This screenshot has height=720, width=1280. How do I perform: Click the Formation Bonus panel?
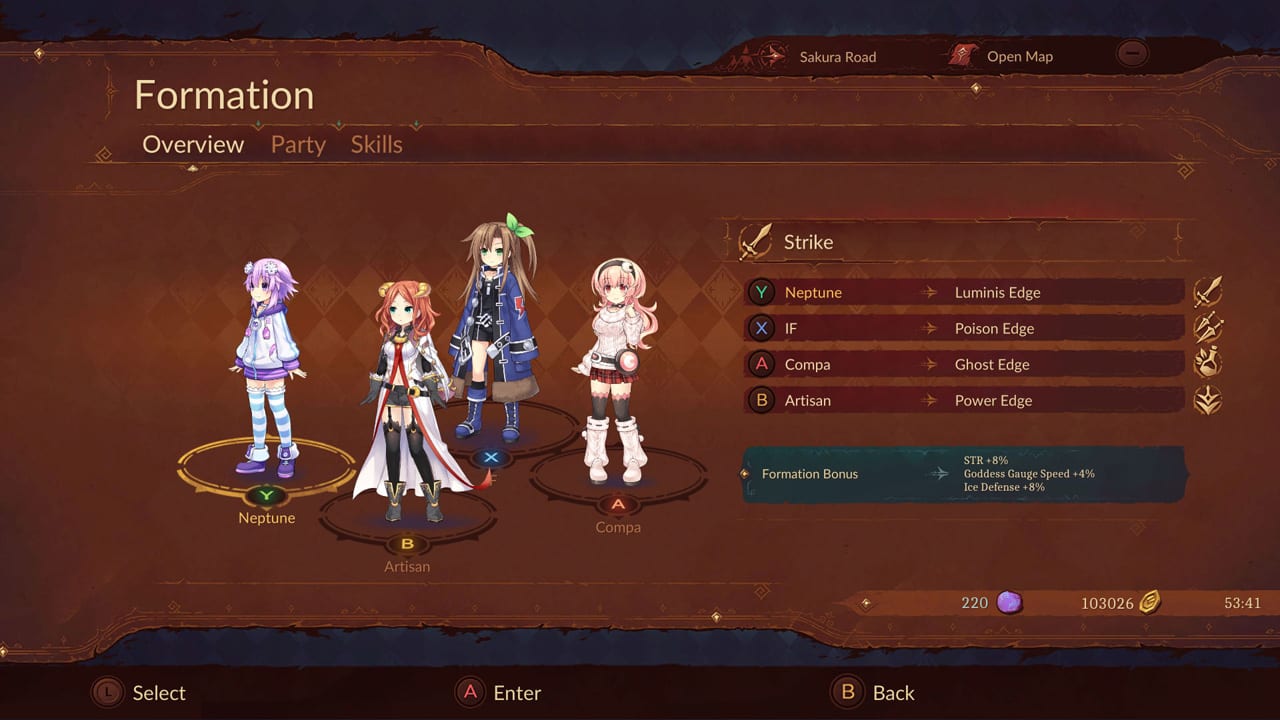coord(960,474)
